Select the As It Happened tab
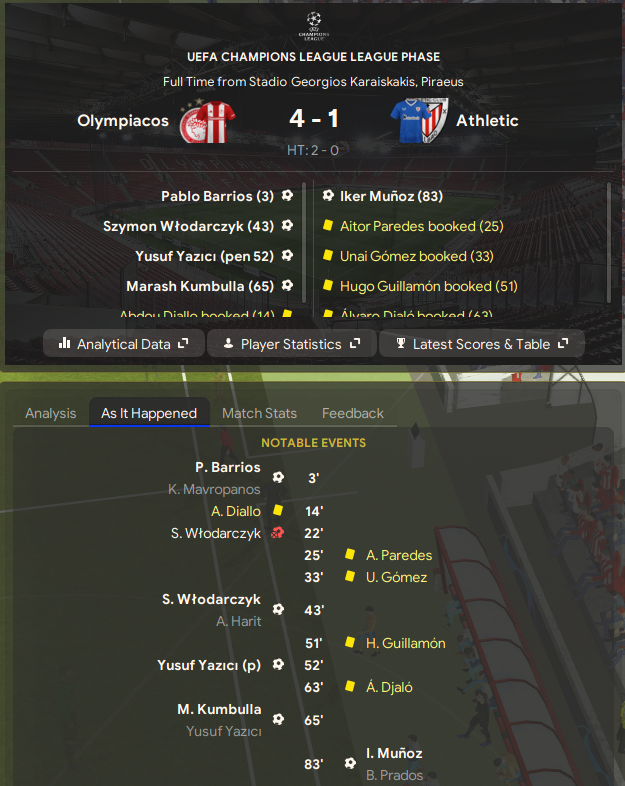 point(149,413)
